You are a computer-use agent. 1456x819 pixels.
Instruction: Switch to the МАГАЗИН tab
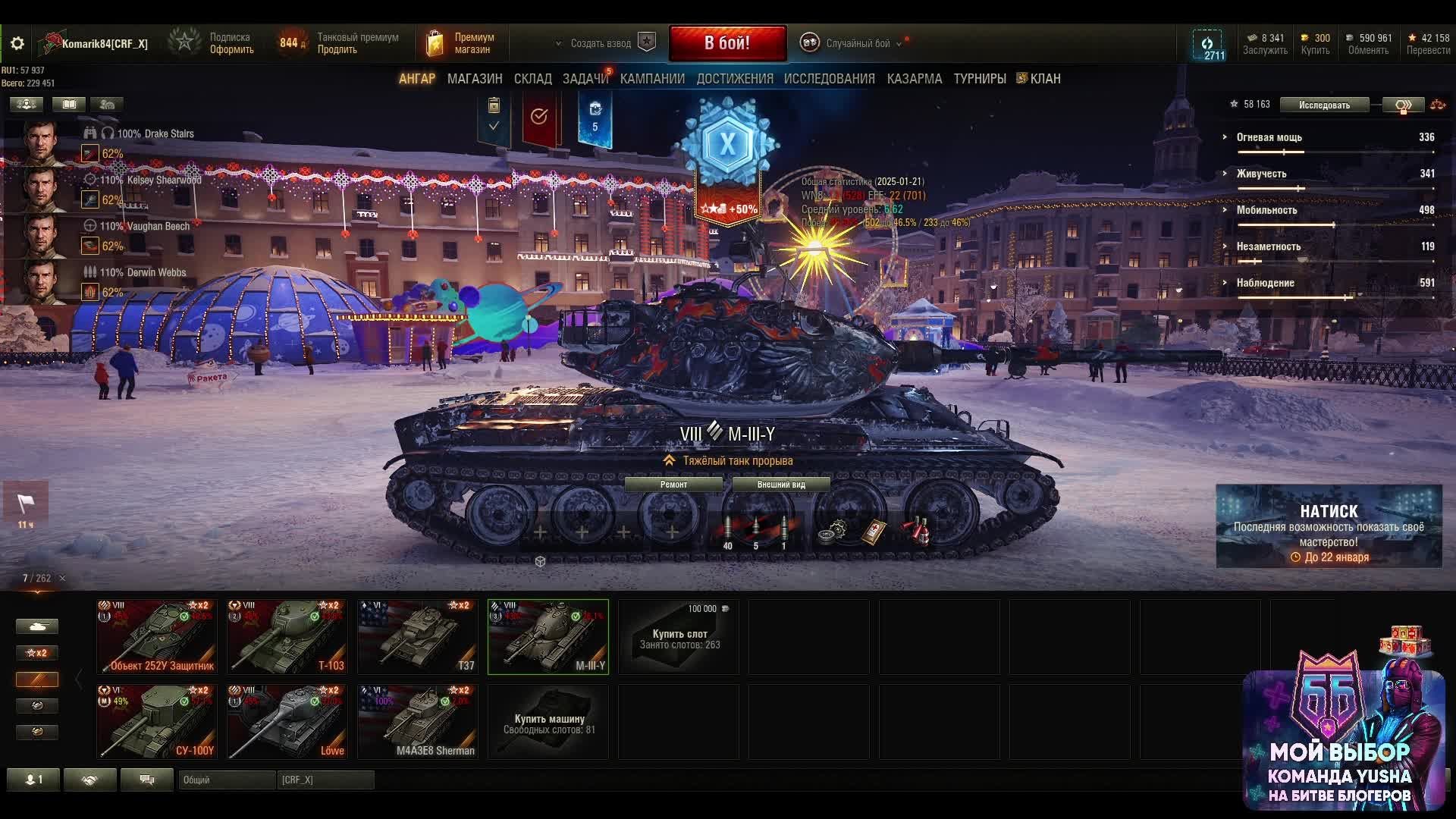(x=475, y=79)
